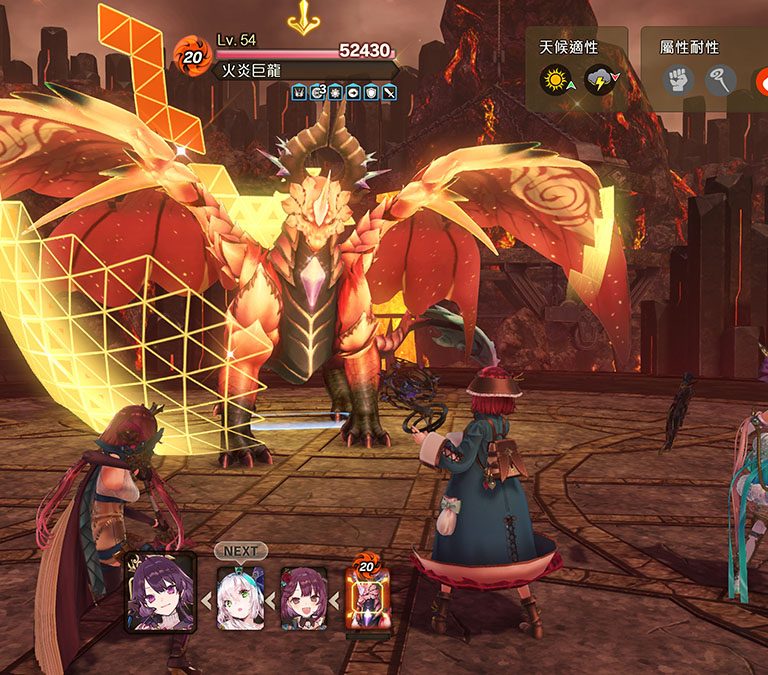Viewport: 768px width, 675px height.
Task: Inspect the thunderstorm cloud weather icon
Action: tap(600, 80)
